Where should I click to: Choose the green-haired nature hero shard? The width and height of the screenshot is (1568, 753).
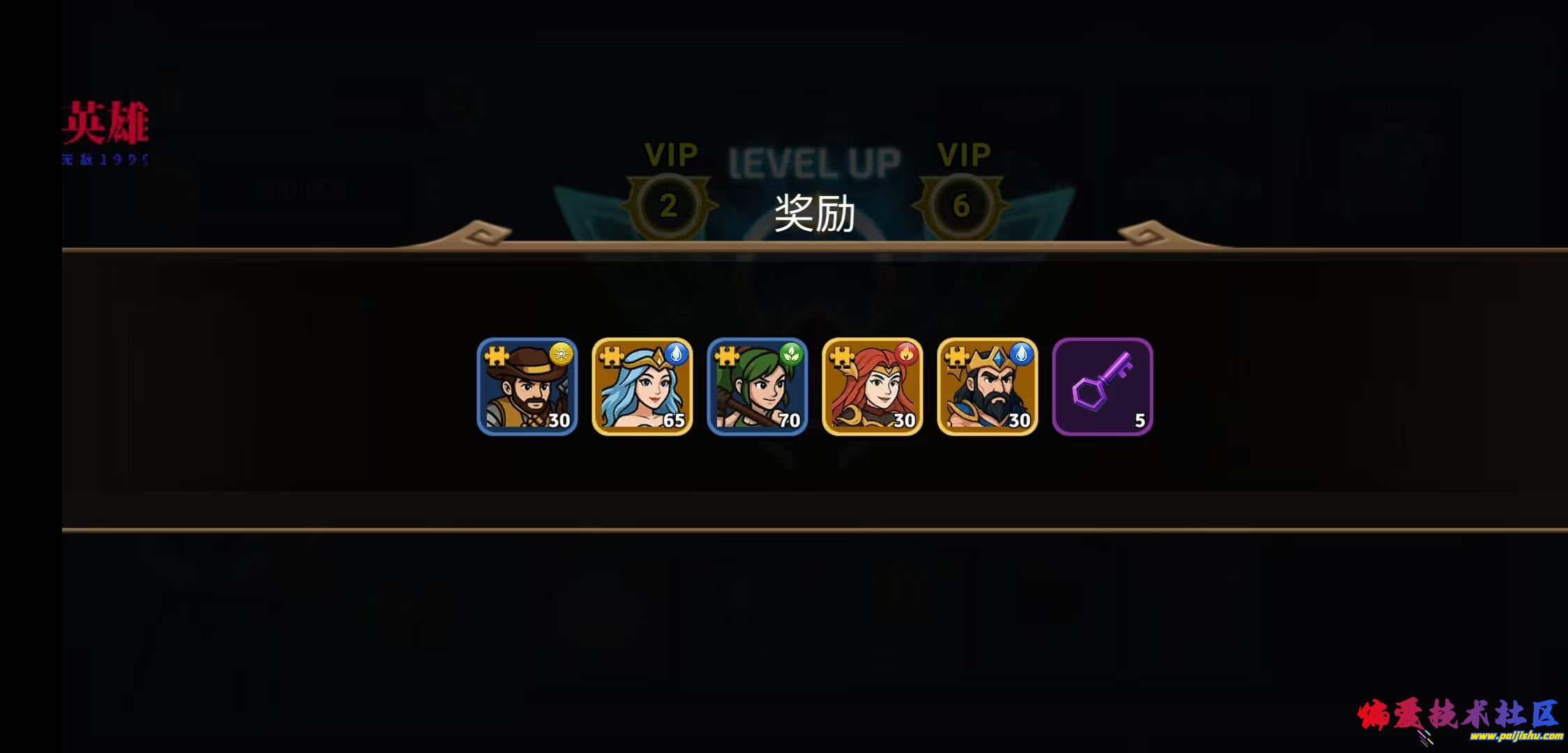pos(757,387)
